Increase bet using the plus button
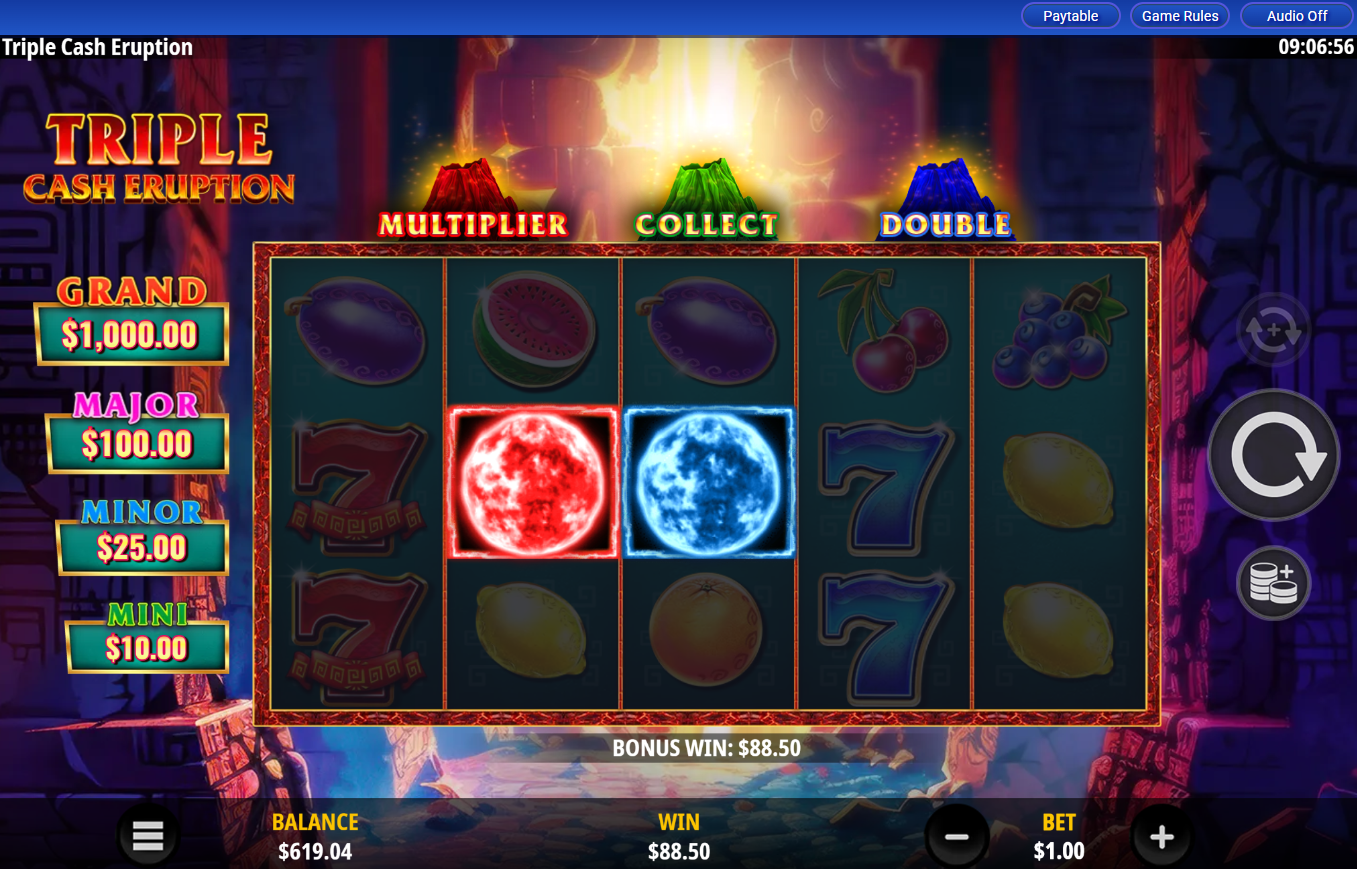 (1161, 835)
